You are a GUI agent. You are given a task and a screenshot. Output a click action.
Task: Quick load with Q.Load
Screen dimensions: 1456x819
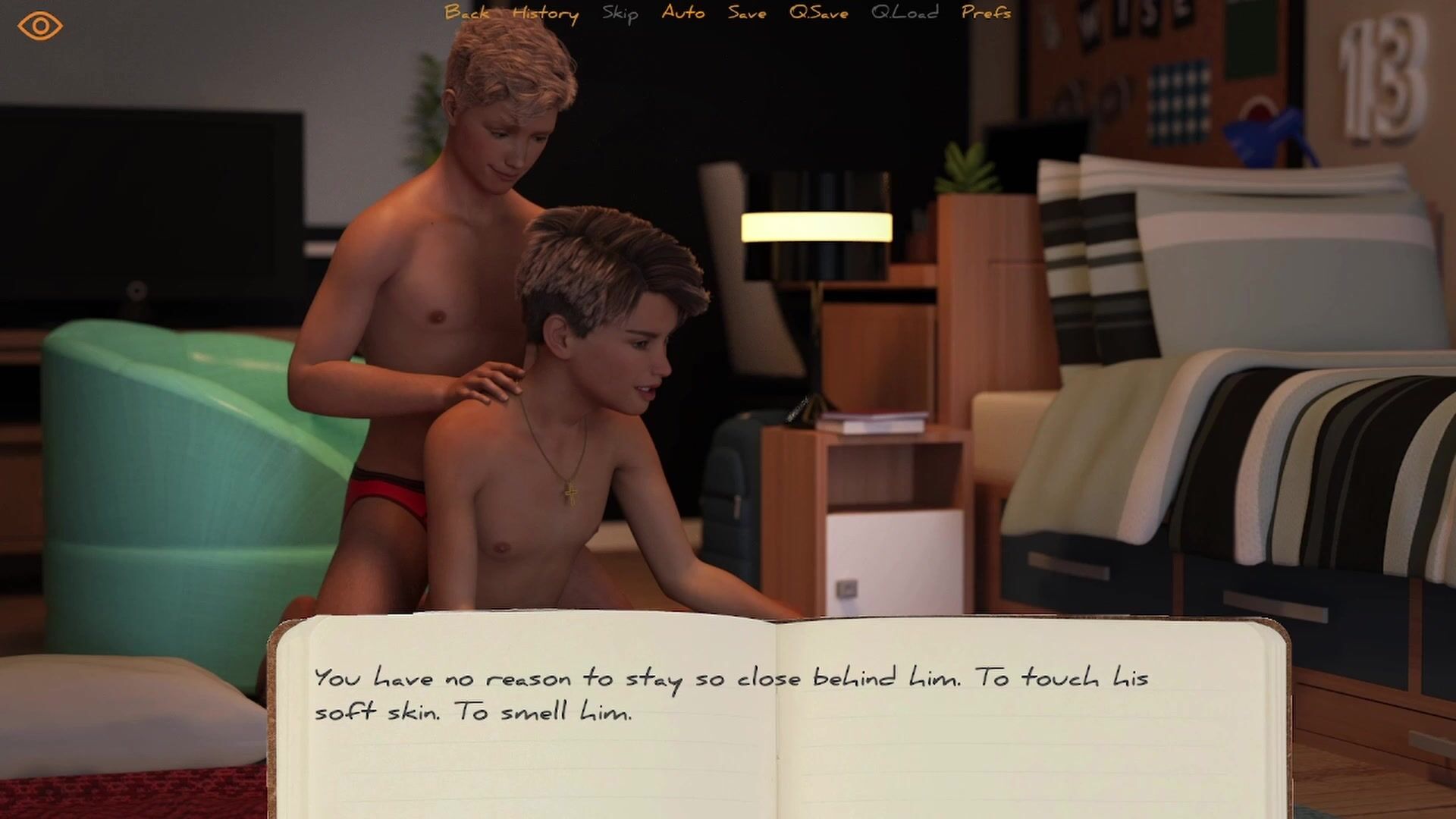coord(905,13)
